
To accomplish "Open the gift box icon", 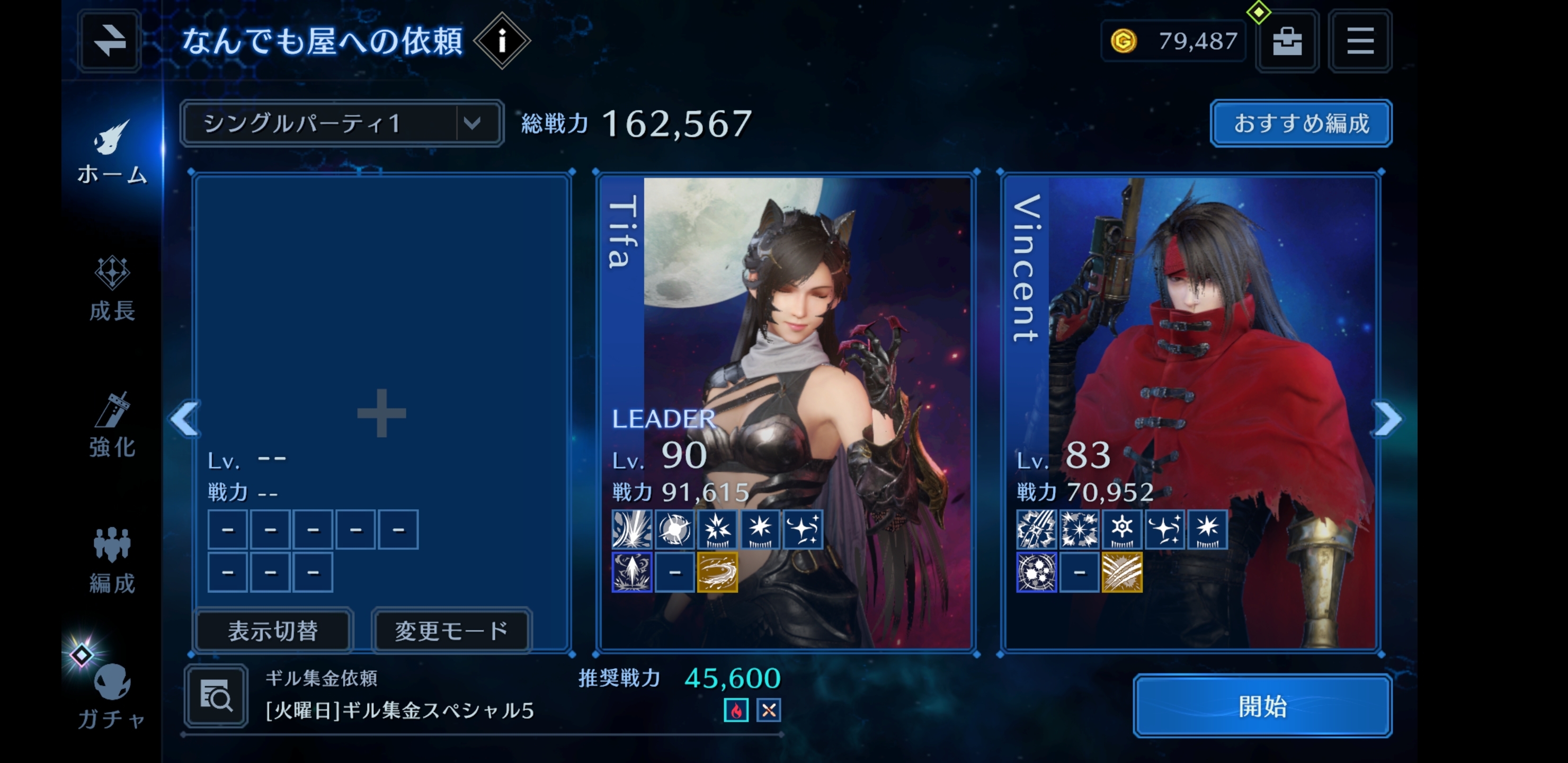I will pos(1287,41).
